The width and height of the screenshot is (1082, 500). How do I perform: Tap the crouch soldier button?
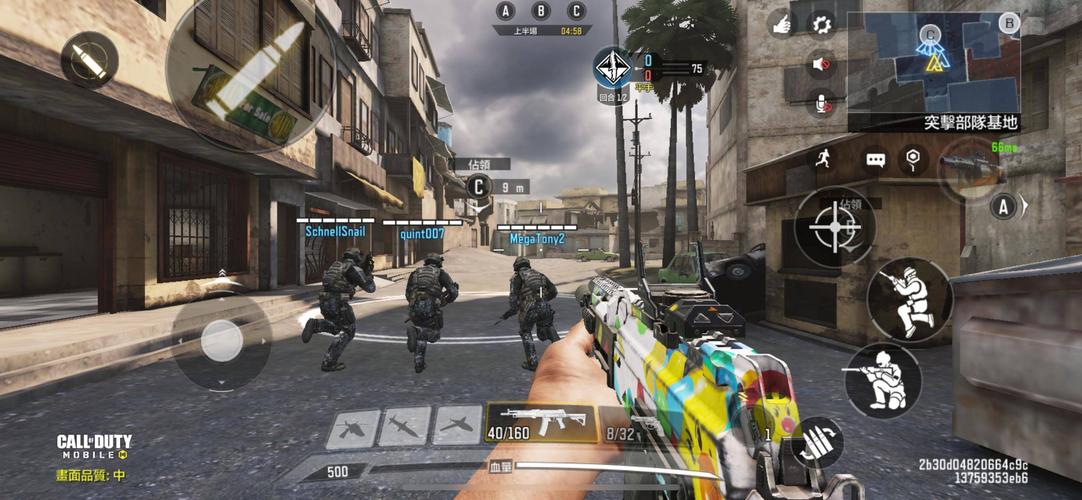882,381
